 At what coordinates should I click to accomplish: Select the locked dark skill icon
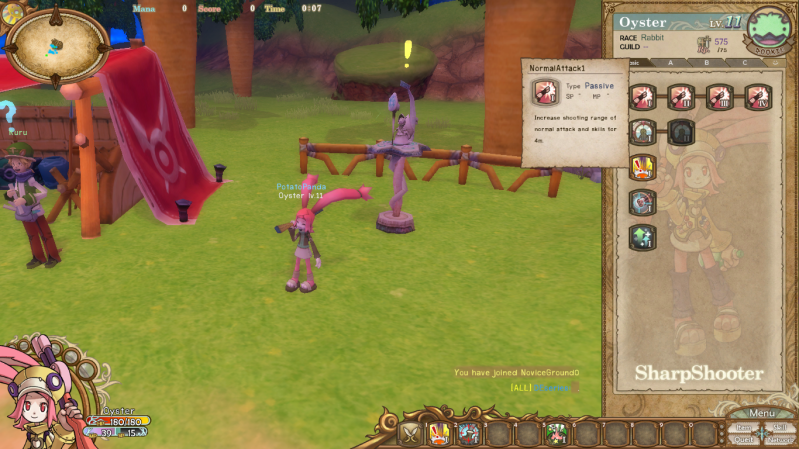[x=681, y=132]
